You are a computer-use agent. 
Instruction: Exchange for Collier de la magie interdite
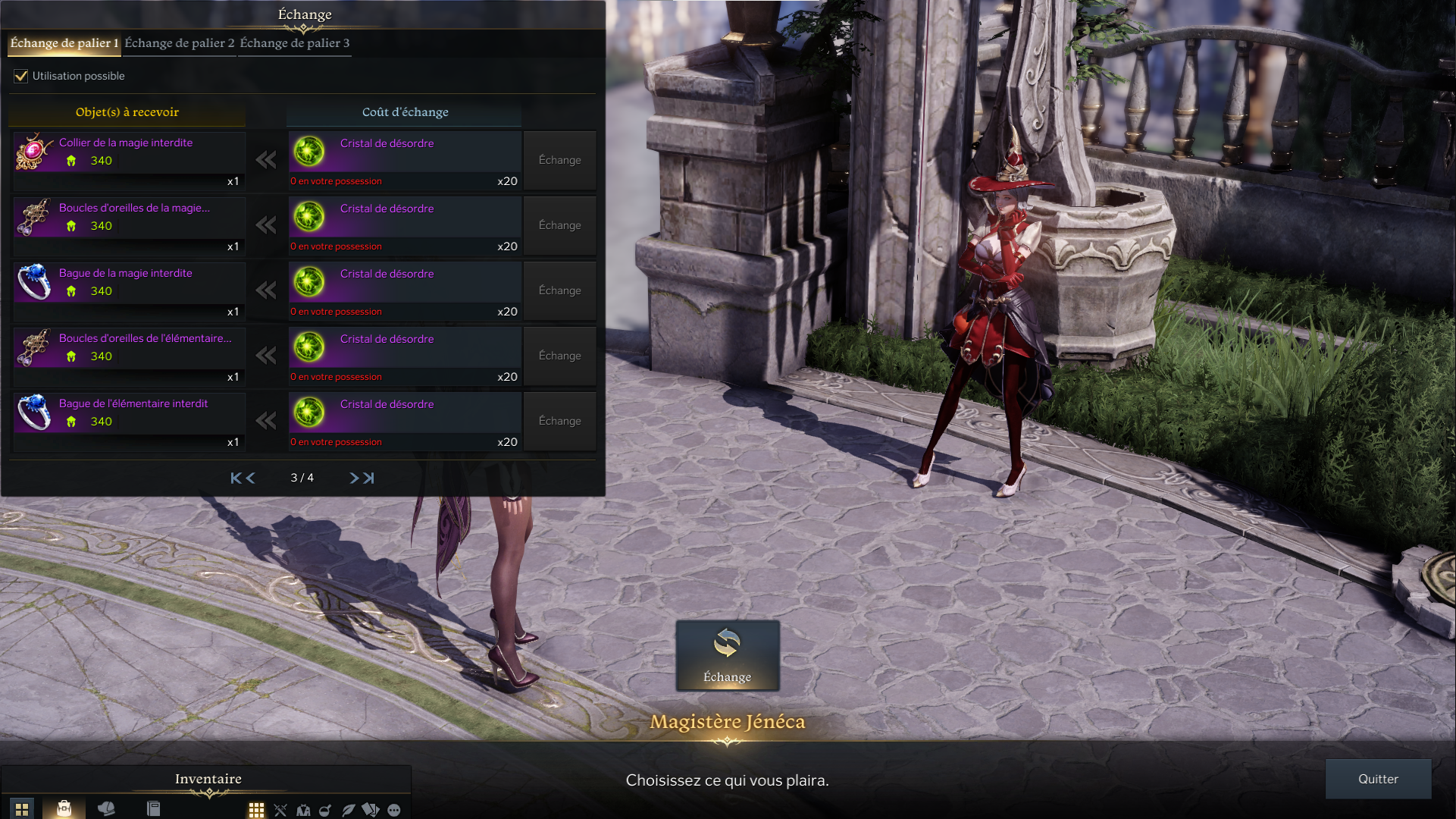pos(559,160)
